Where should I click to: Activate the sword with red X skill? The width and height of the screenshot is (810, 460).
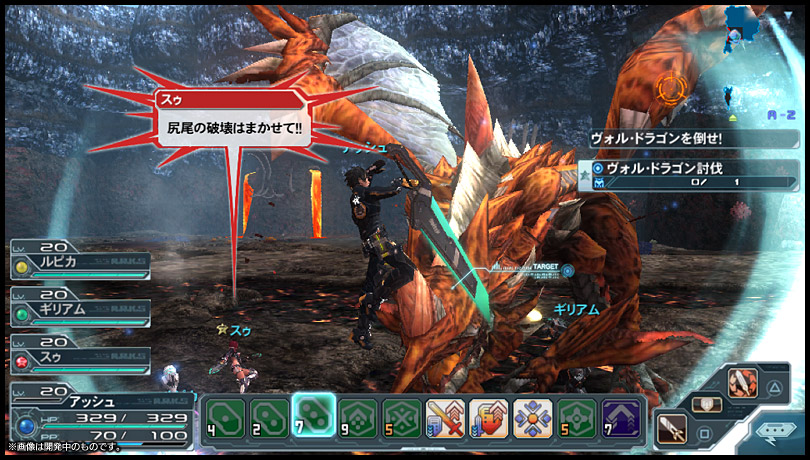click(444, 417)
